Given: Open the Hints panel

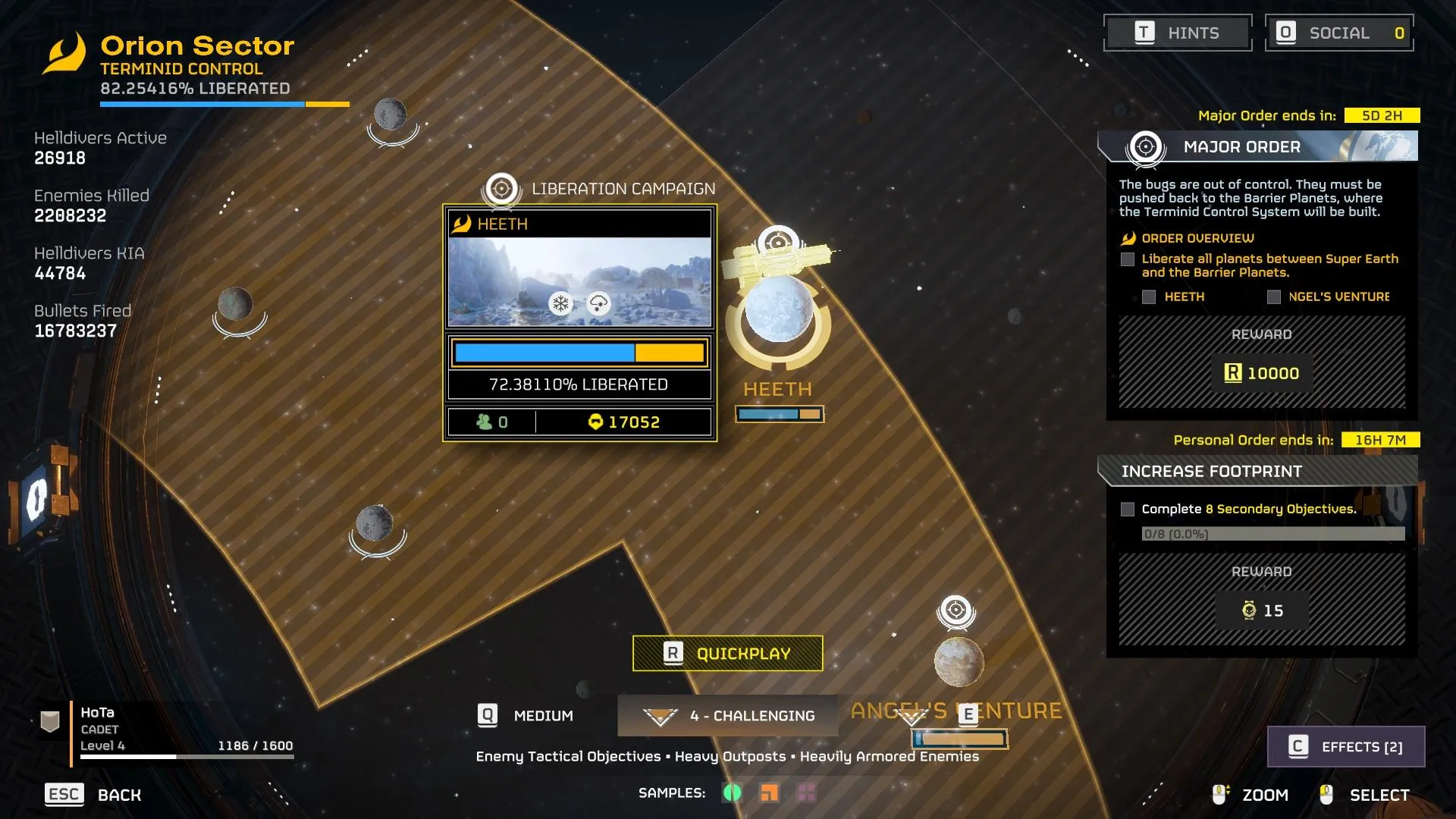Looking at the screenshot, I should tap(1177, 33).
